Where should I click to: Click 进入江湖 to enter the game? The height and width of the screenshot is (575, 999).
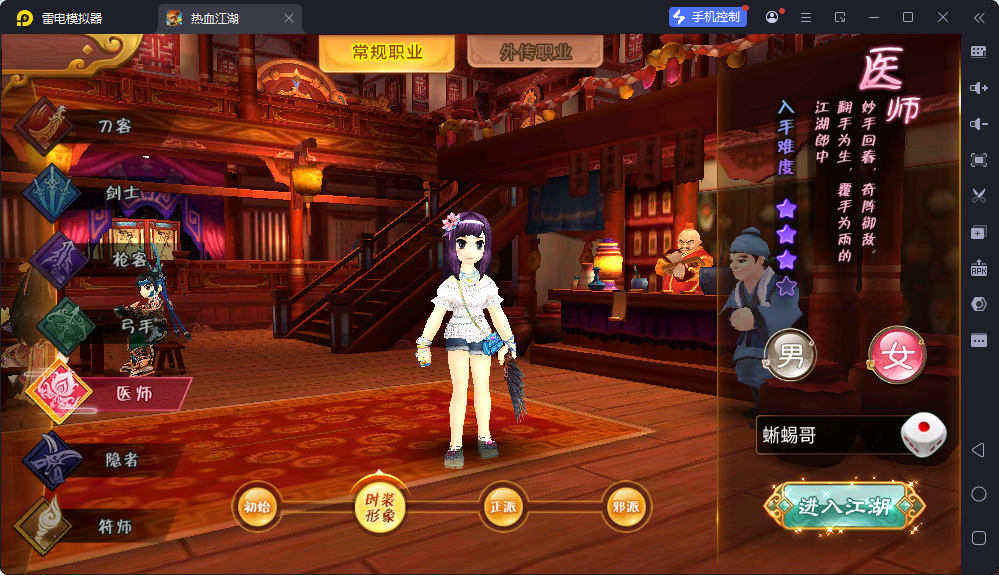point(844,506)
